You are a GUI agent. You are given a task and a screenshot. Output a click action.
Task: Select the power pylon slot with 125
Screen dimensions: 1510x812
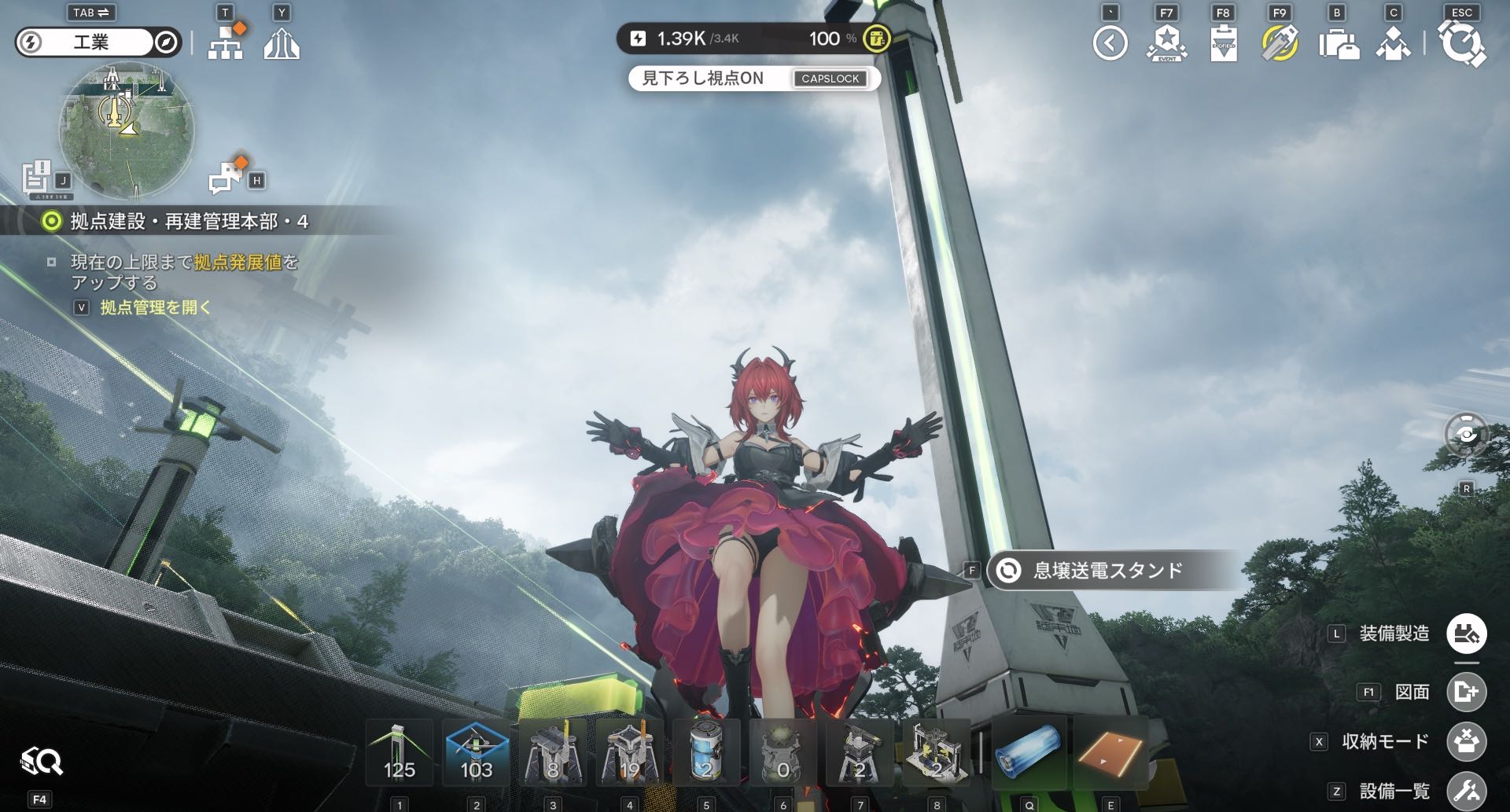point(400,753)
